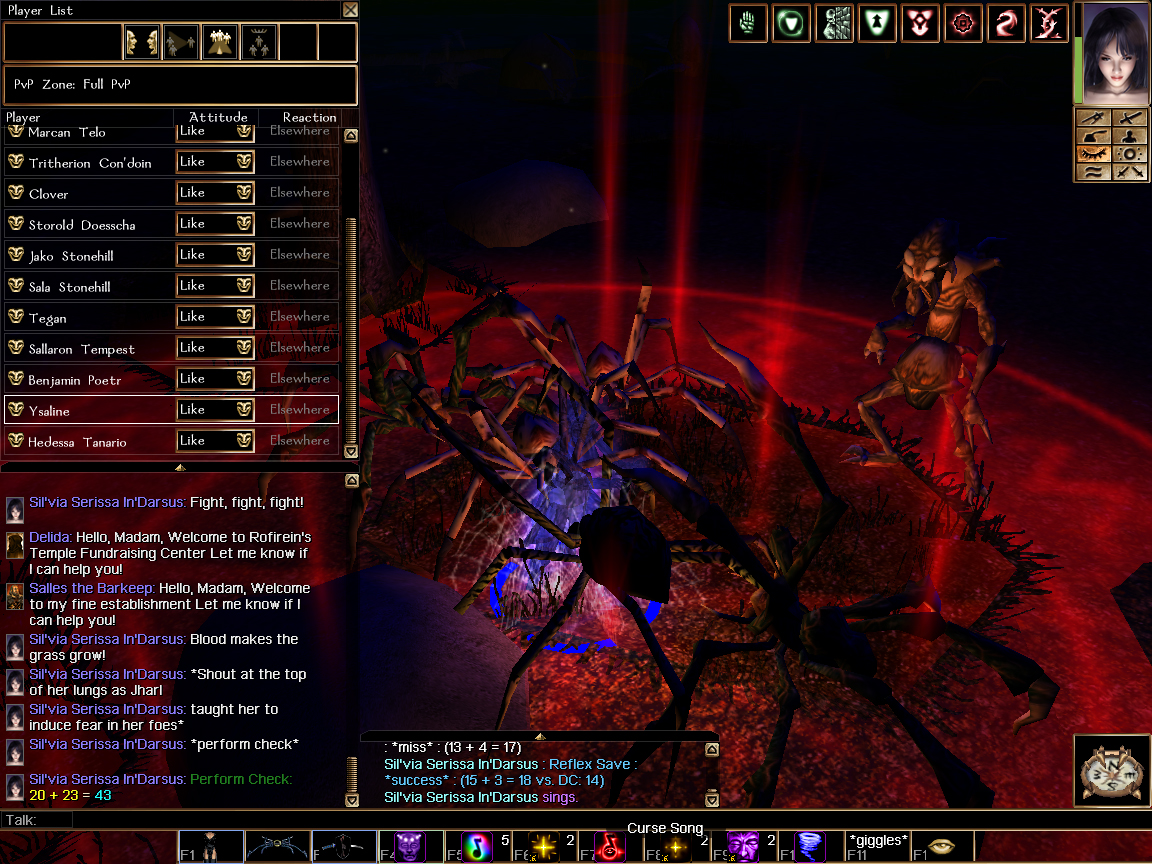Activate the blue tornado quickslot
This screenshot has height=864, width=1152.
(811, 846)
